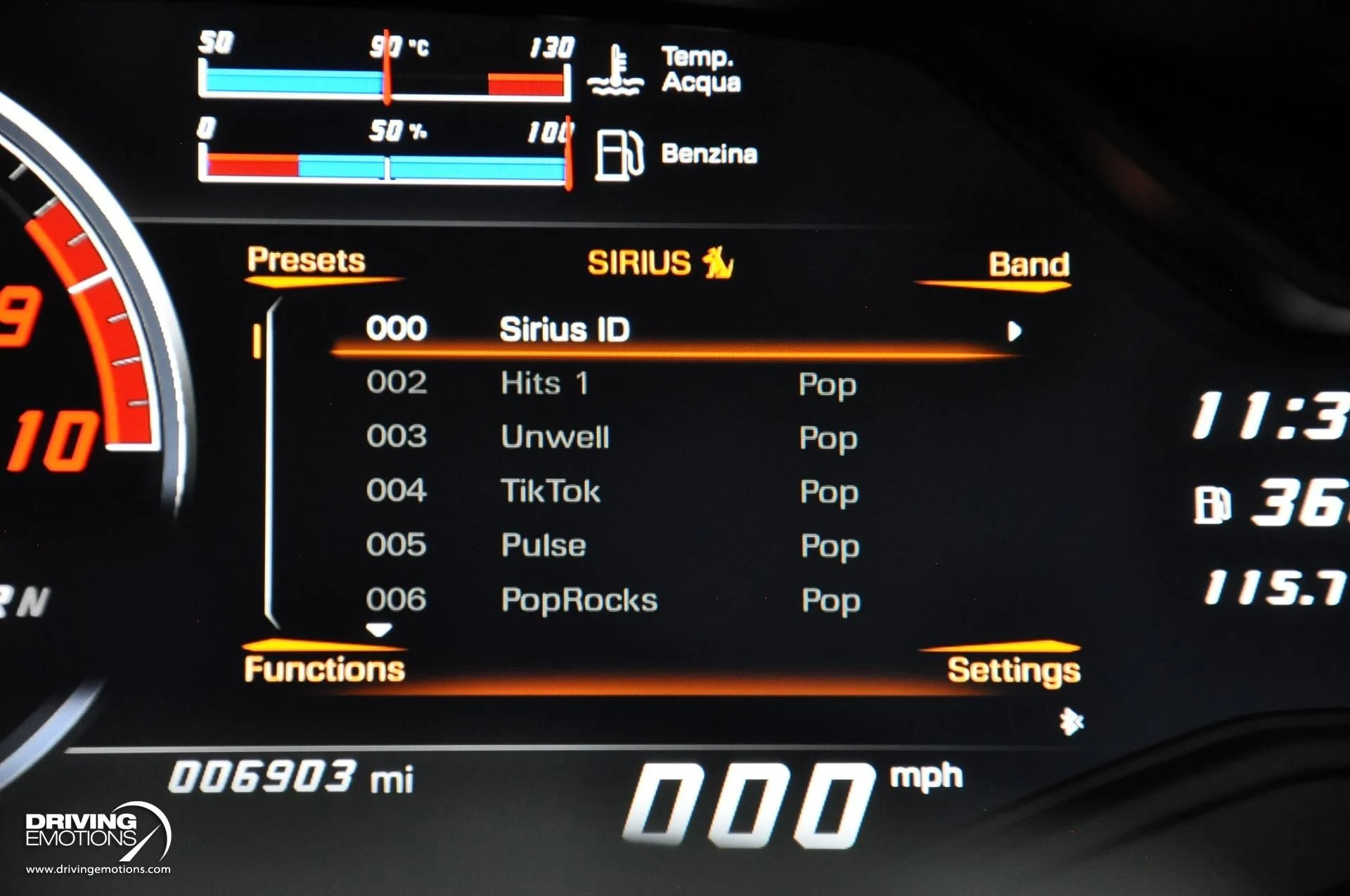Click the arrow beside Sirius ID
The image size is (1350, 896).
point(1014,331)
